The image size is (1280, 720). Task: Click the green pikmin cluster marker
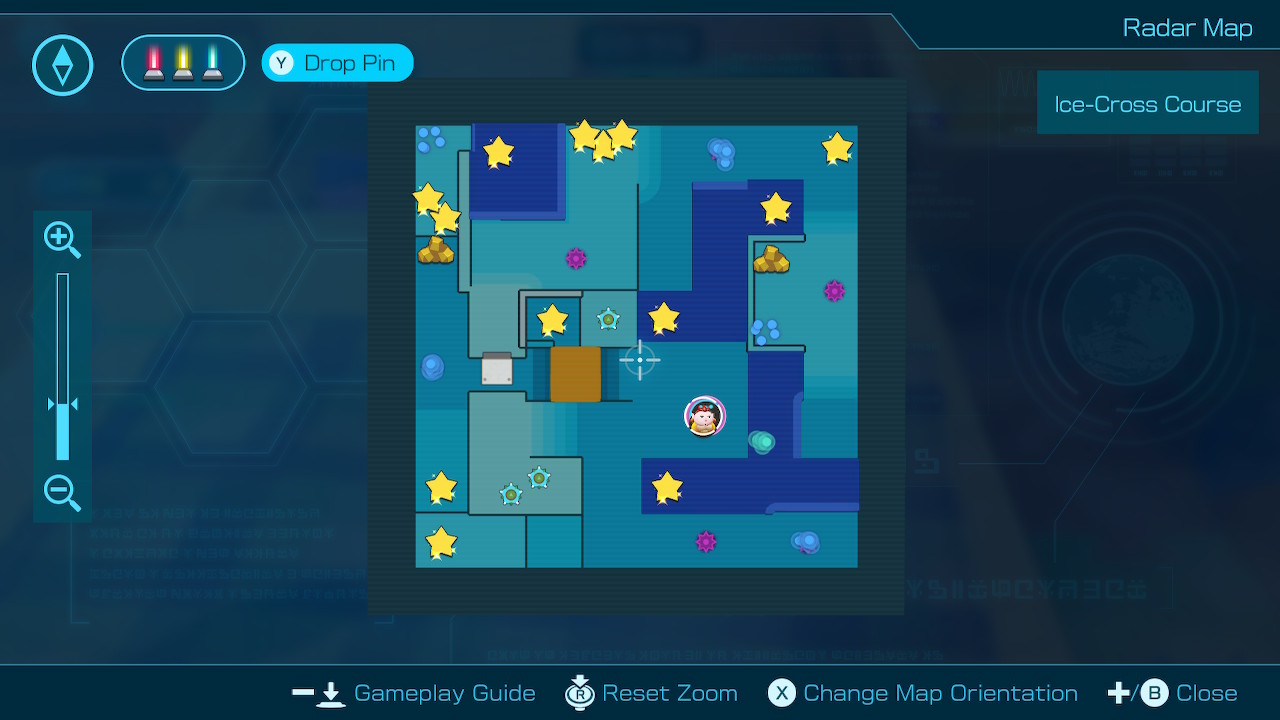(x=762, y=441)
